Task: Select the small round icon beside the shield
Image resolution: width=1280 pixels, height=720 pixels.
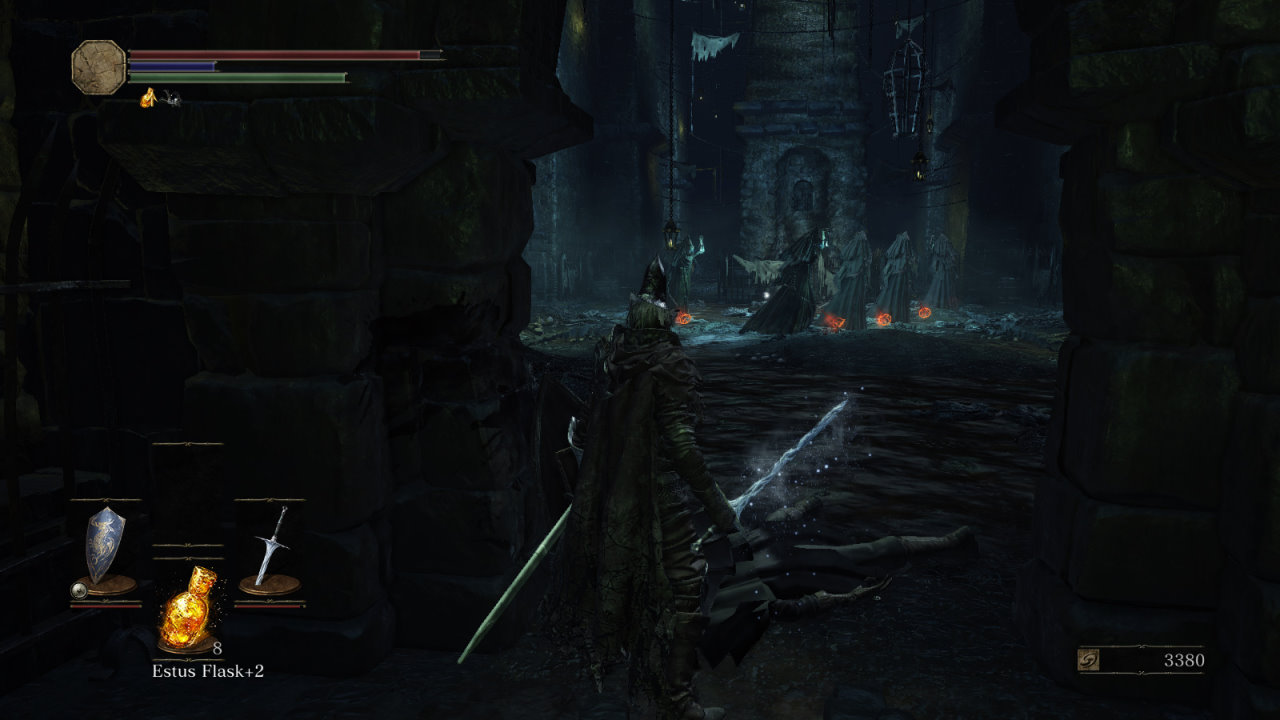Action: (78, 591)
